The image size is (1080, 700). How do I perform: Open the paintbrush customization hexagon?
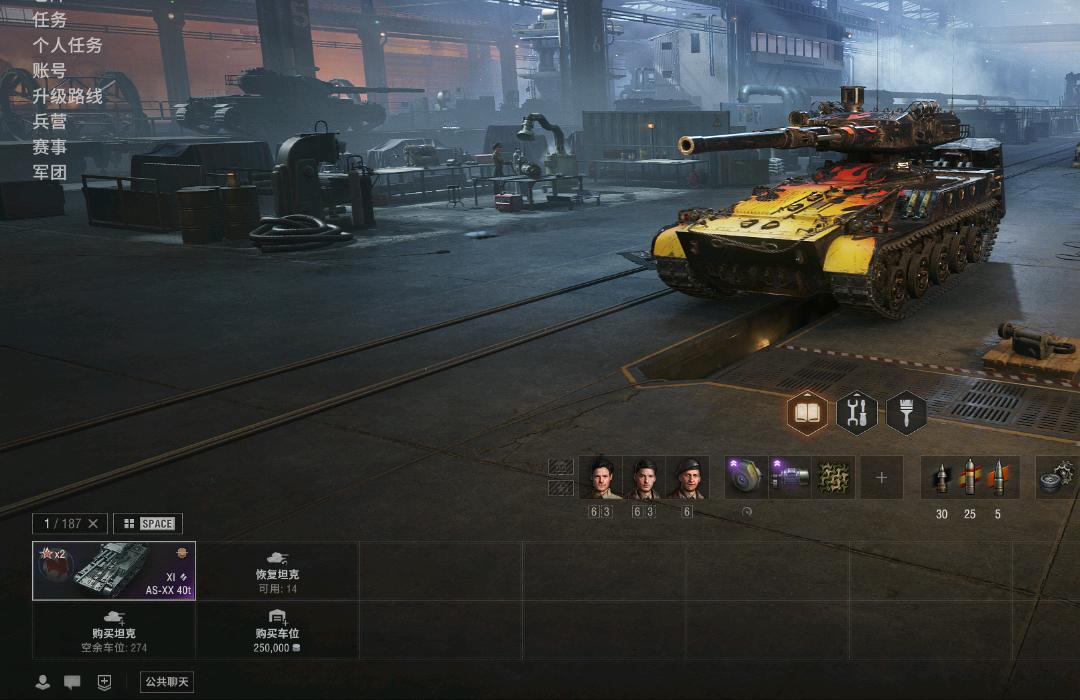(x=906, y=413)
